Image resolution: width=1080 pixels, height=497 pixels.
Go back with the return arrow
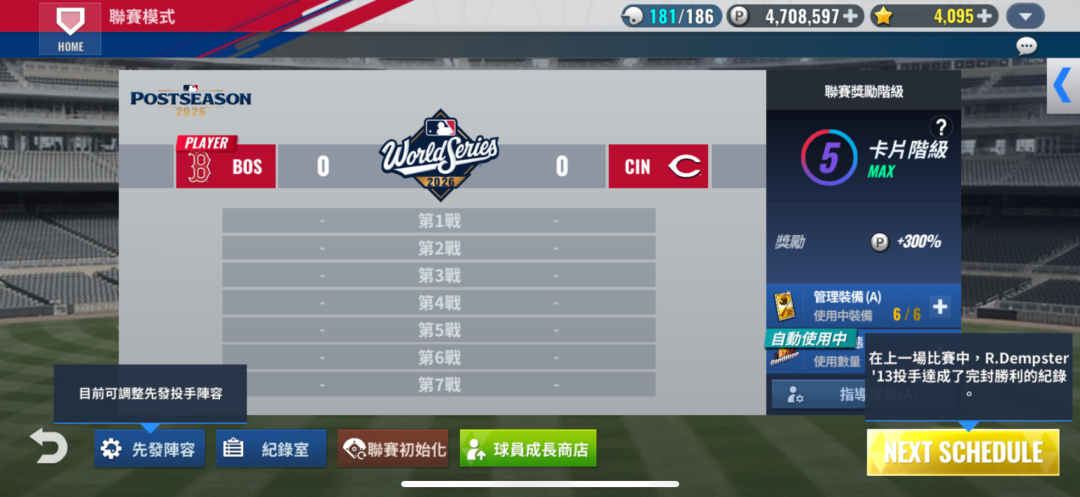pyautogui.click(x=48, y=446)
